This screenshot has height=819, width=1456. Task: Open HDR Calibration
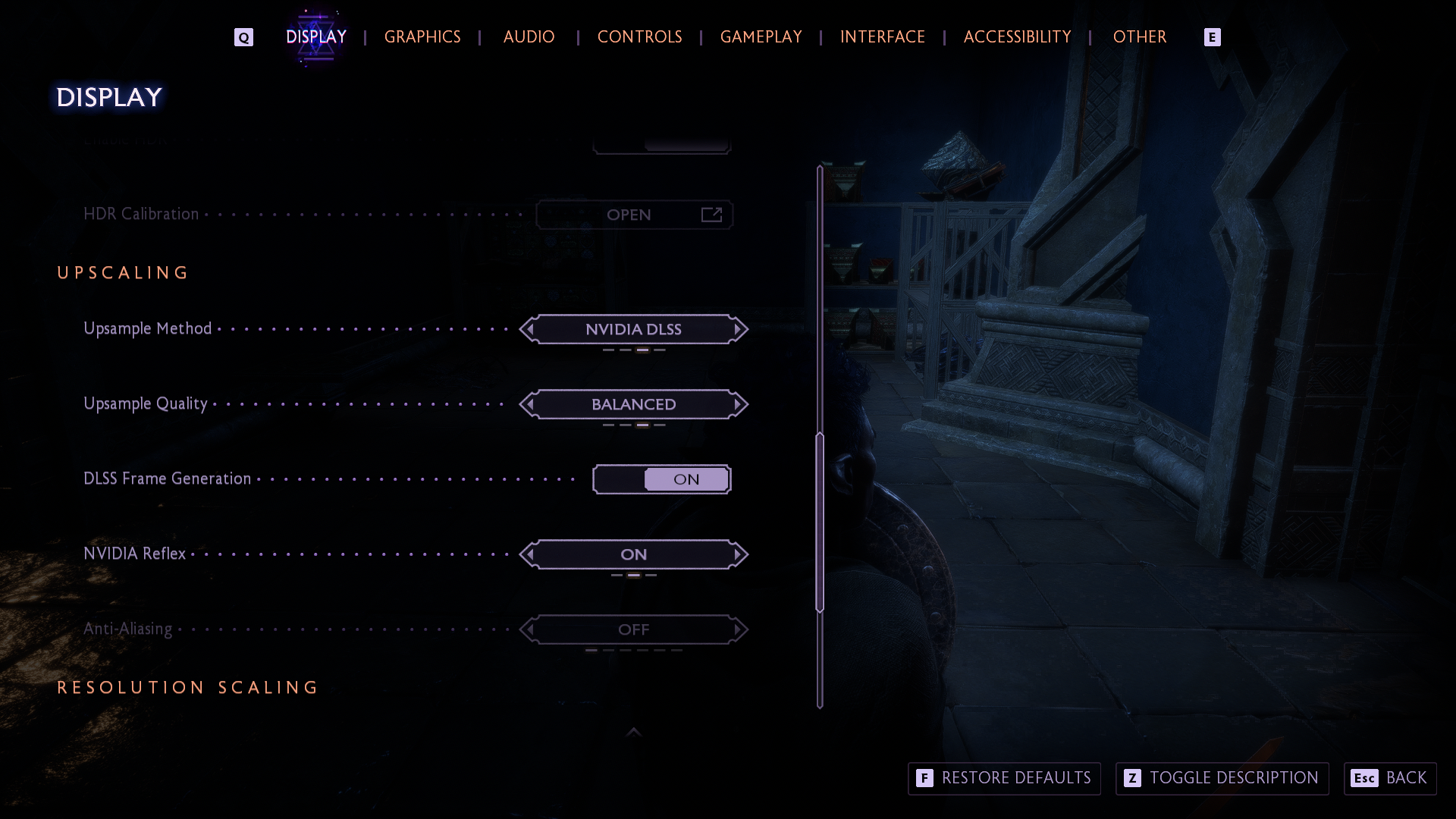point(634,215)
